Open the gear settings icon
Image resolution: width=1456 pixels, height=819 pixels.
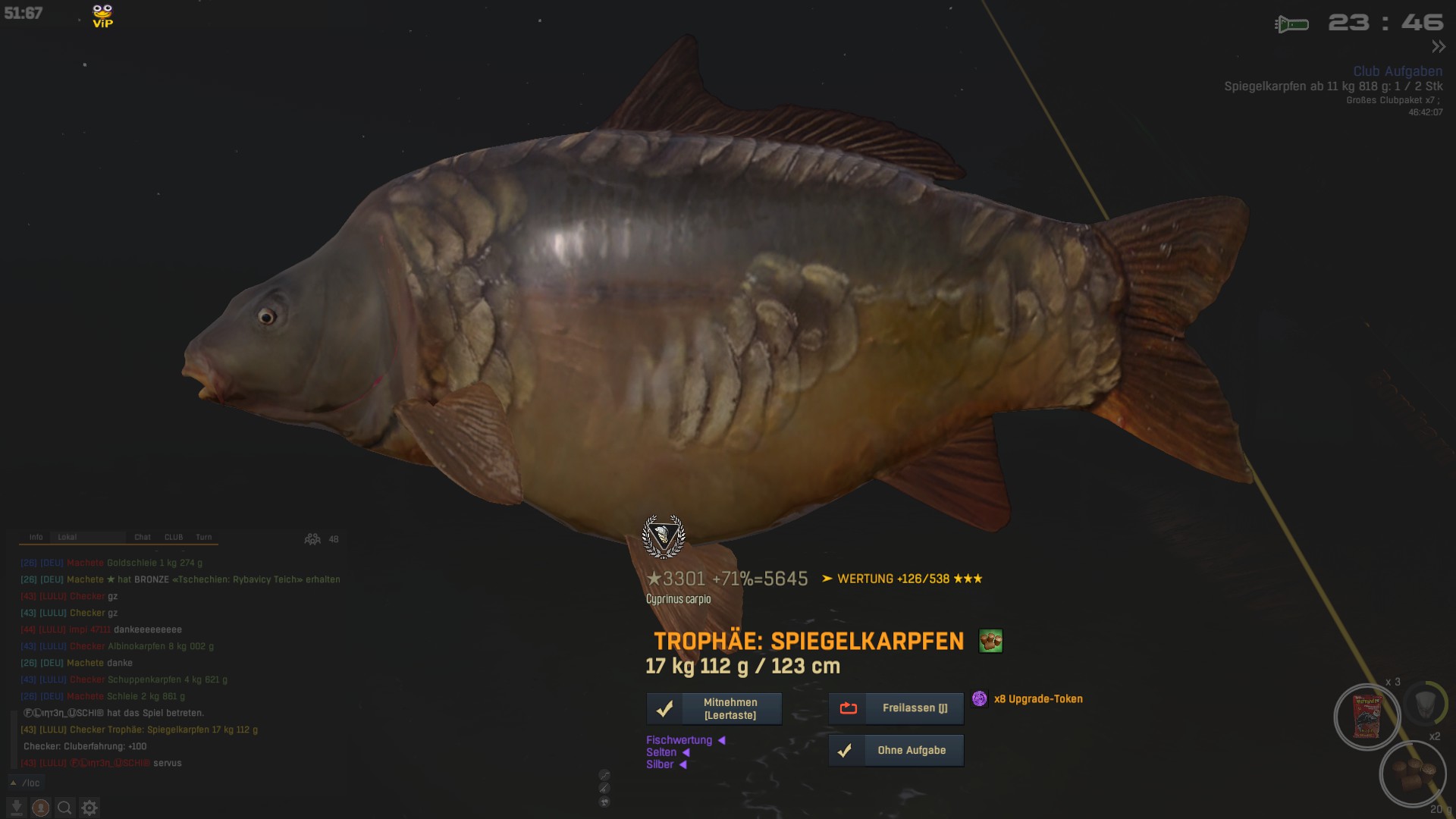[89, 808]
